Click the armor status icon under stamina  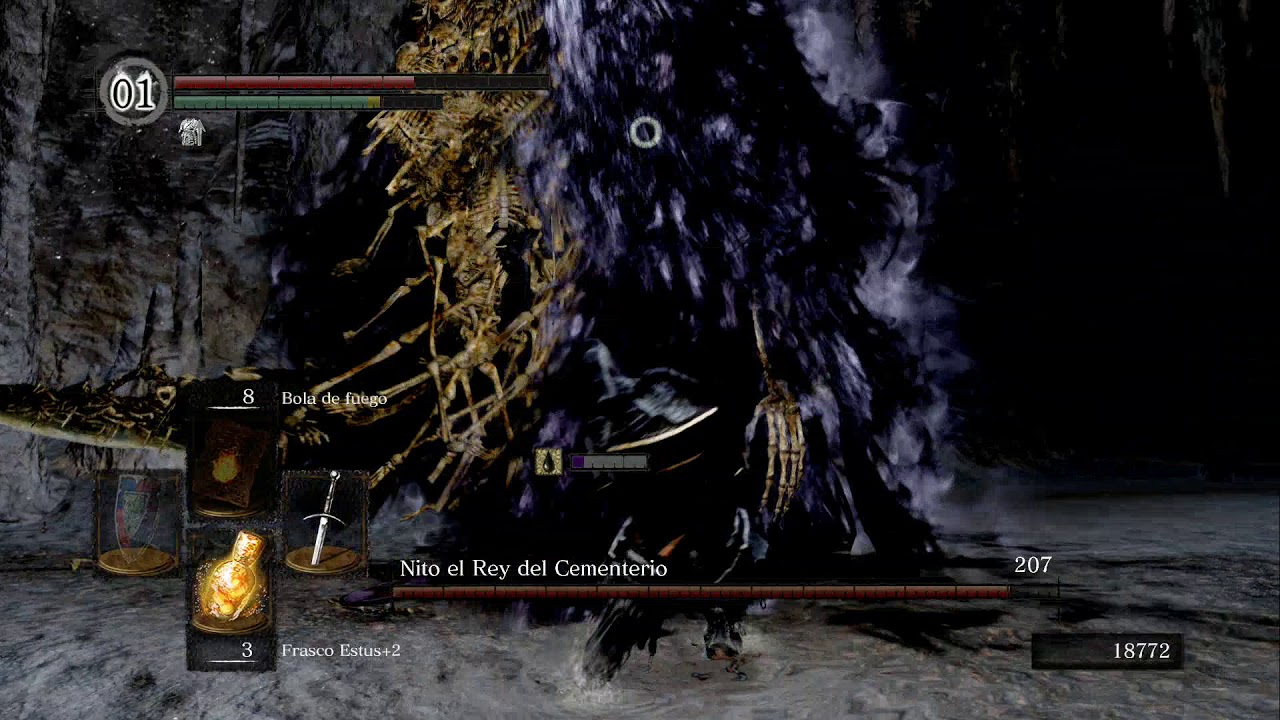point(191,132)
